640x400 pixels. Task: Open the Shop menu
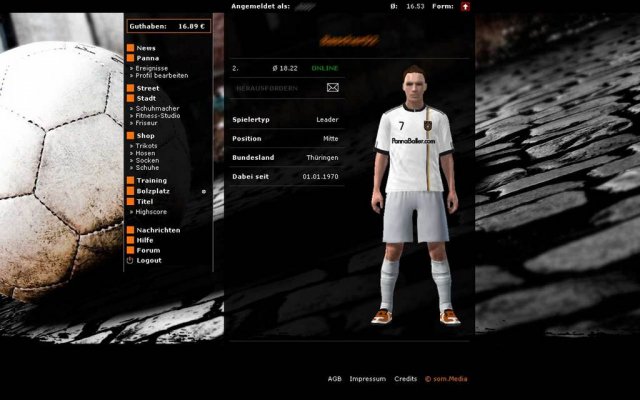click(x=145, y=135)
